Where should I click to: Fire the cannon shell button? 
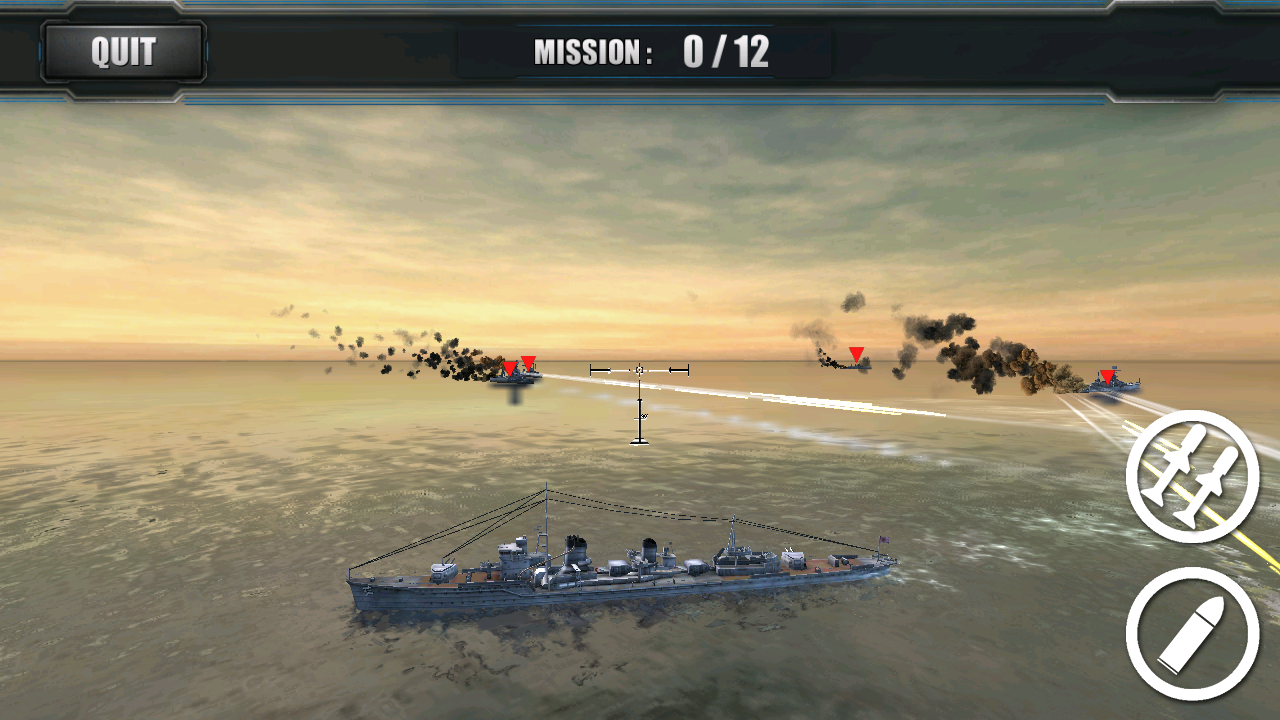[1192, 634]
